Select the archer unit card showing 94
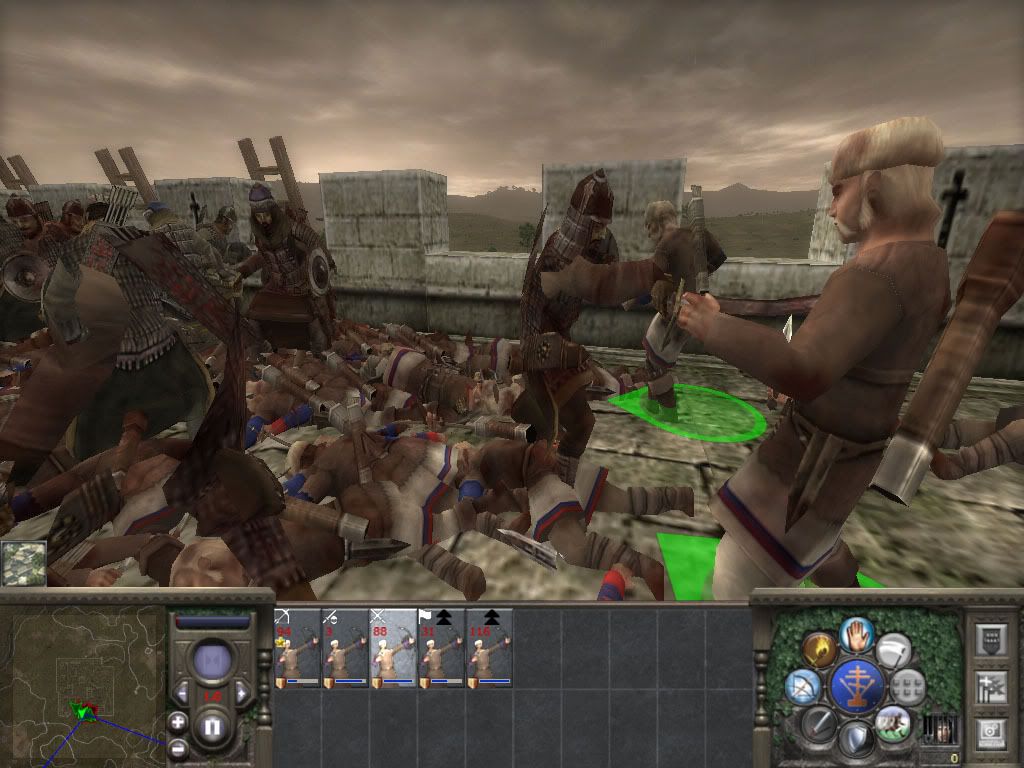The width and height of the screenshot is (1024, 768). point(297,648)
